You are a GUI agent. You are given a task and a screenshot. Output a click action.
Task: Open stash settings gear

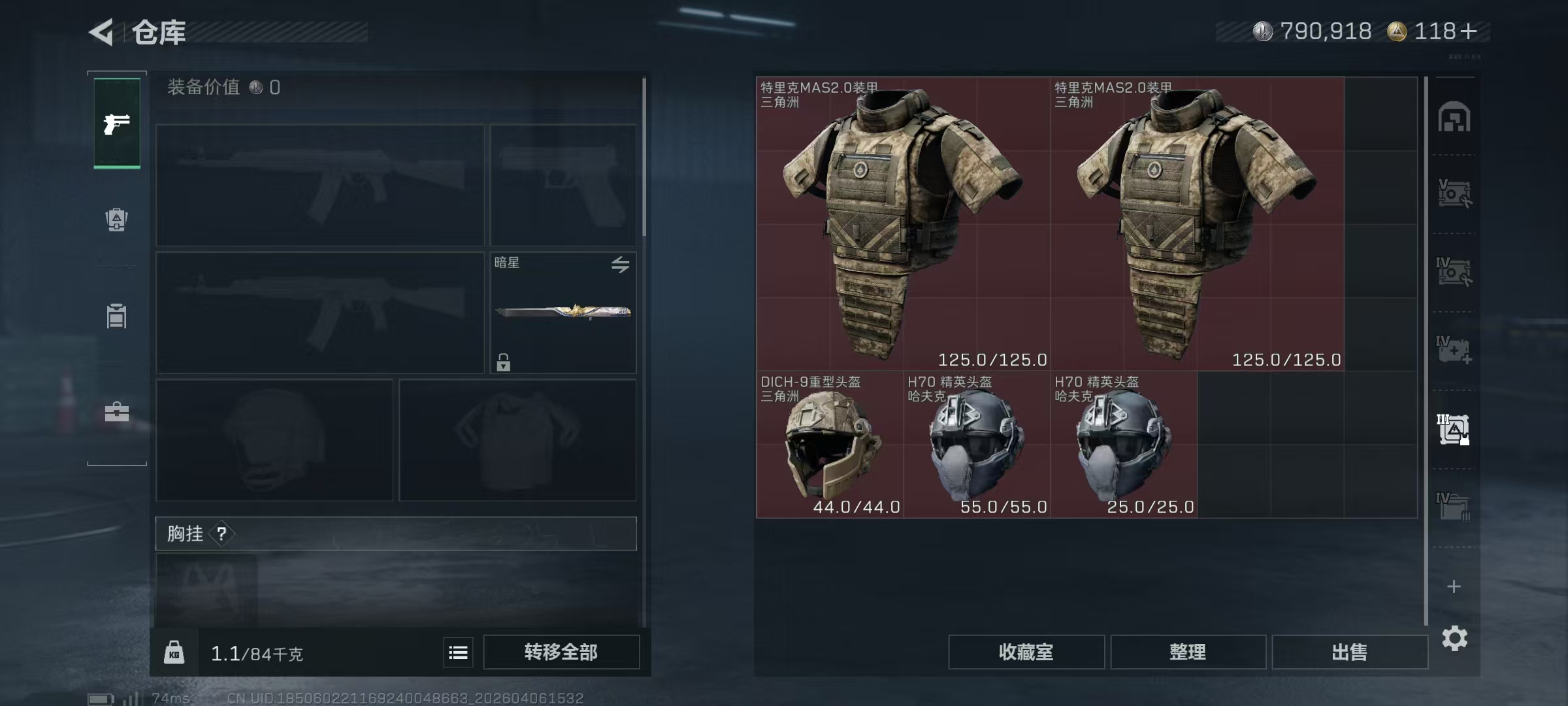coord(1454,638)
